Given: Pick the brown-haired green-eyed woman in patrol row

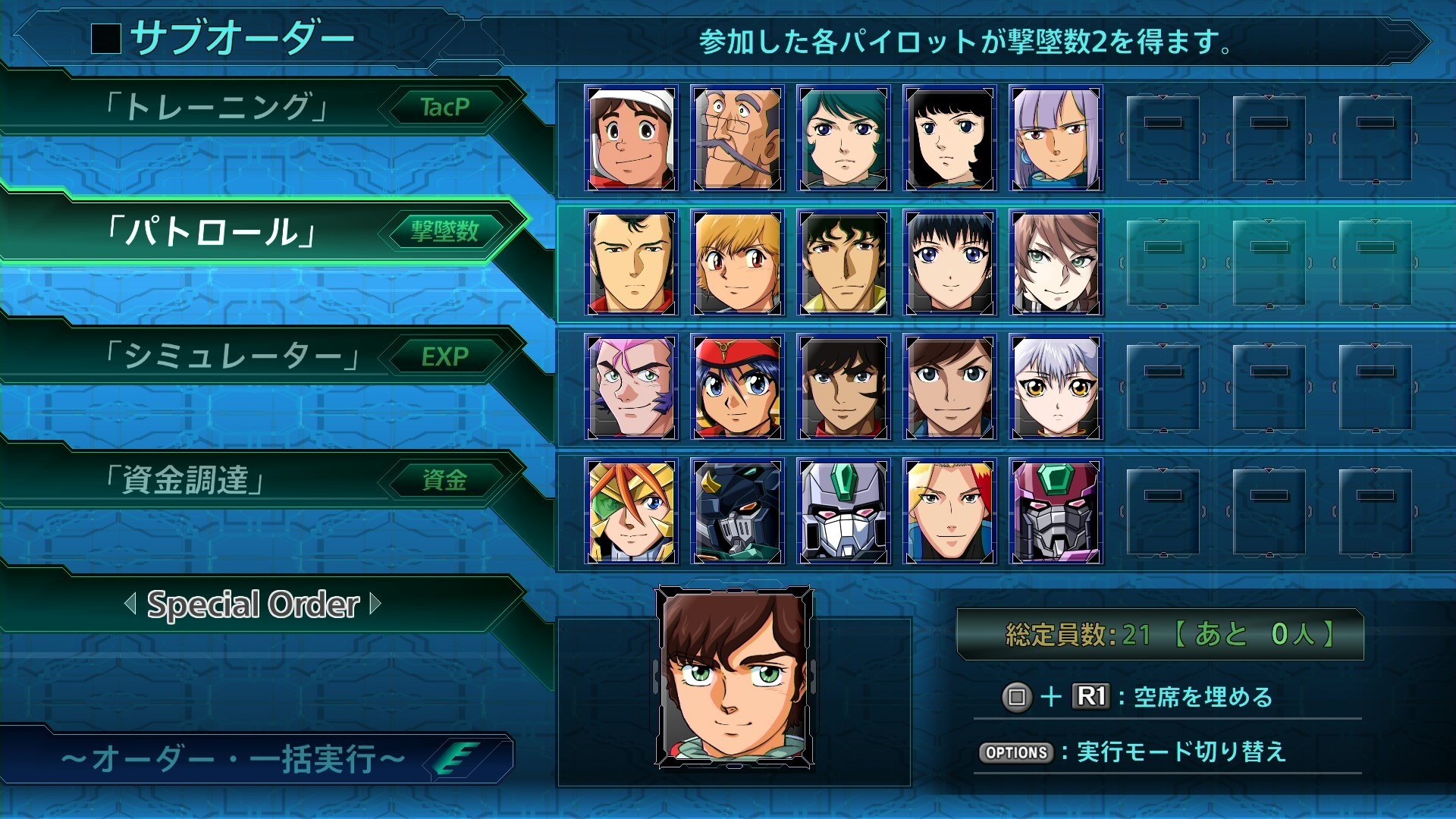Looking at the screenshot, I should (x=1056, y=263).
